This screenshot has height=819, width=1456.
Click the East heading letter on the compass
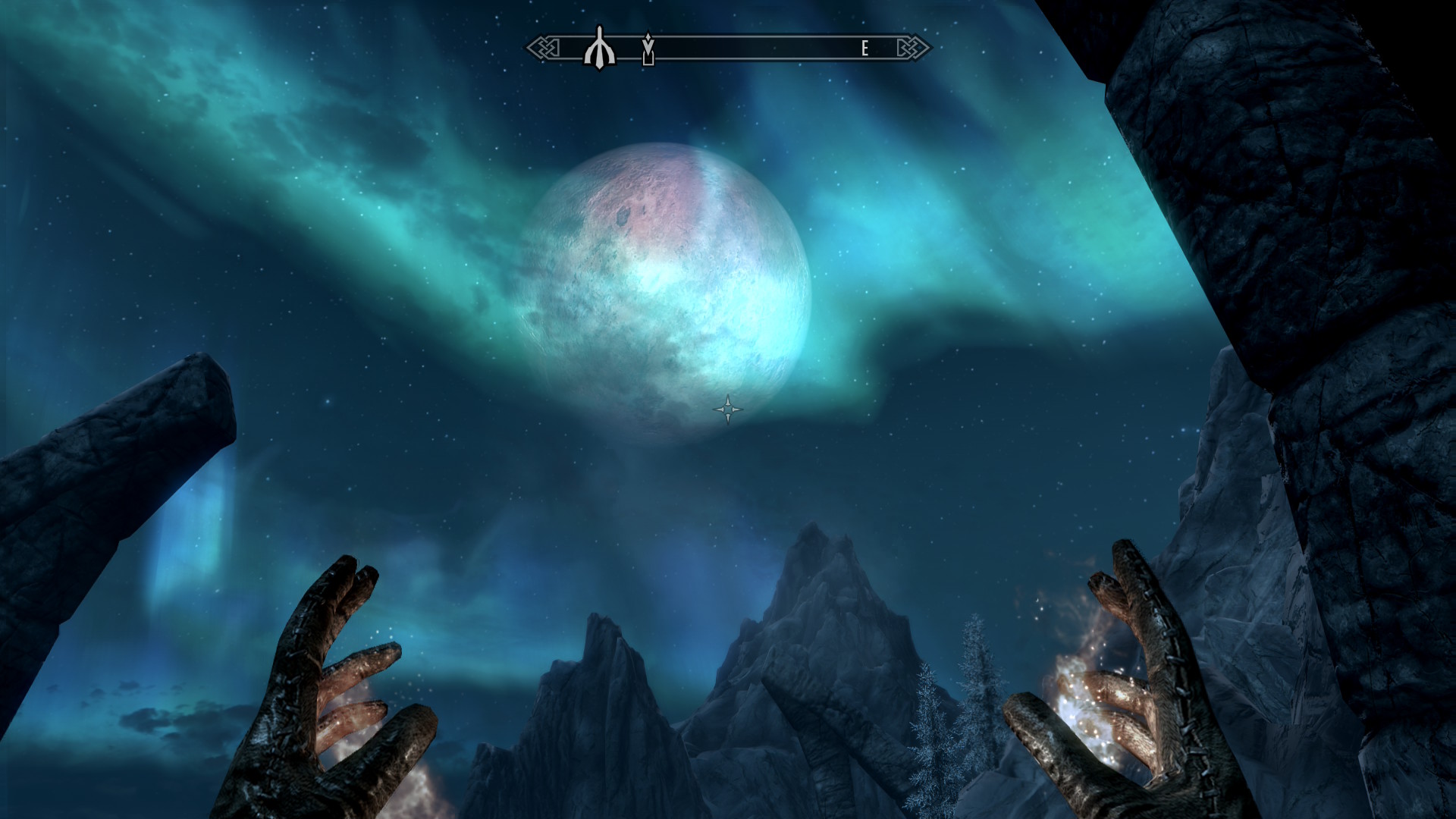pyautogui.click(x=864, y=49)
